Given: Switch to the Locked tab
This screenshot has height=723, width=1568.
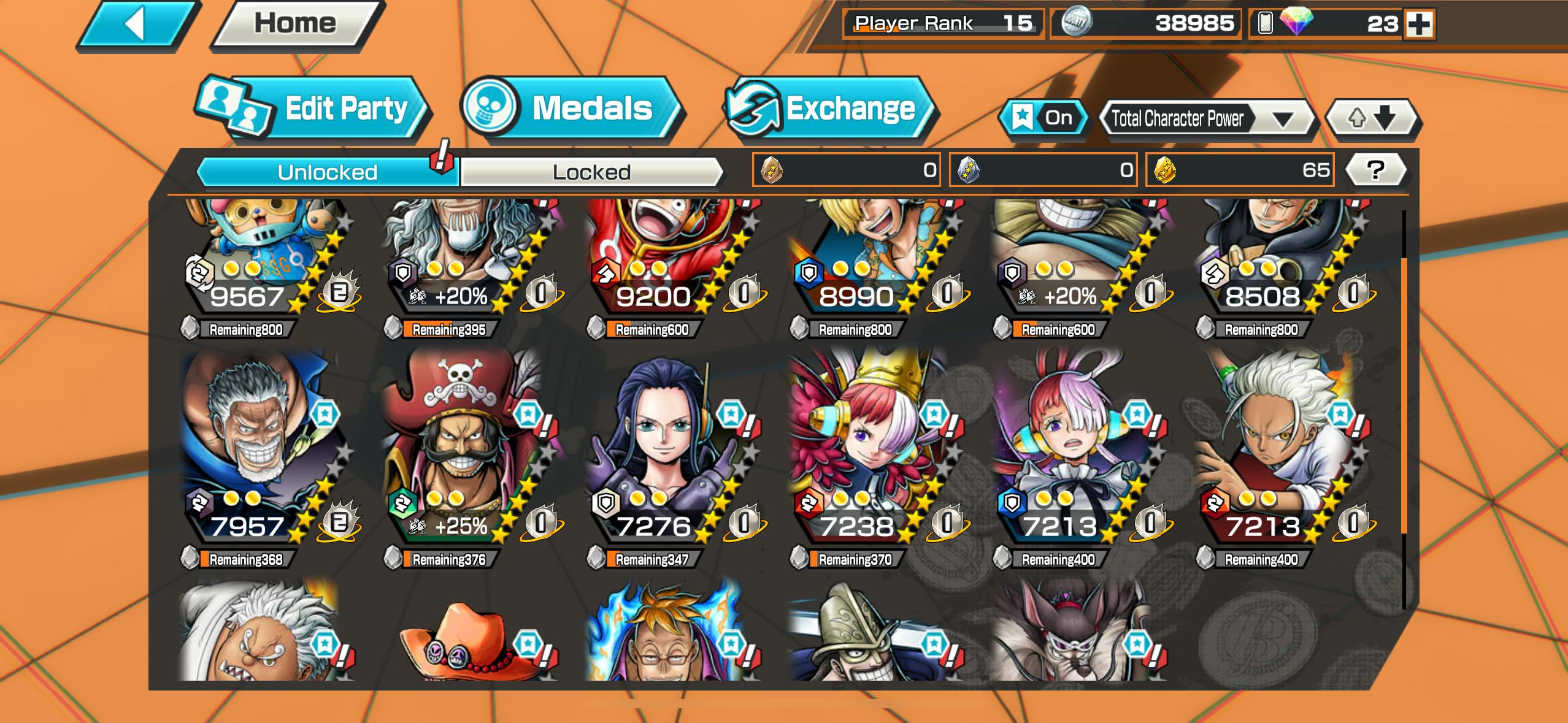Looking at the screenshot, I should pyautogui.click(x=591, y=172).
